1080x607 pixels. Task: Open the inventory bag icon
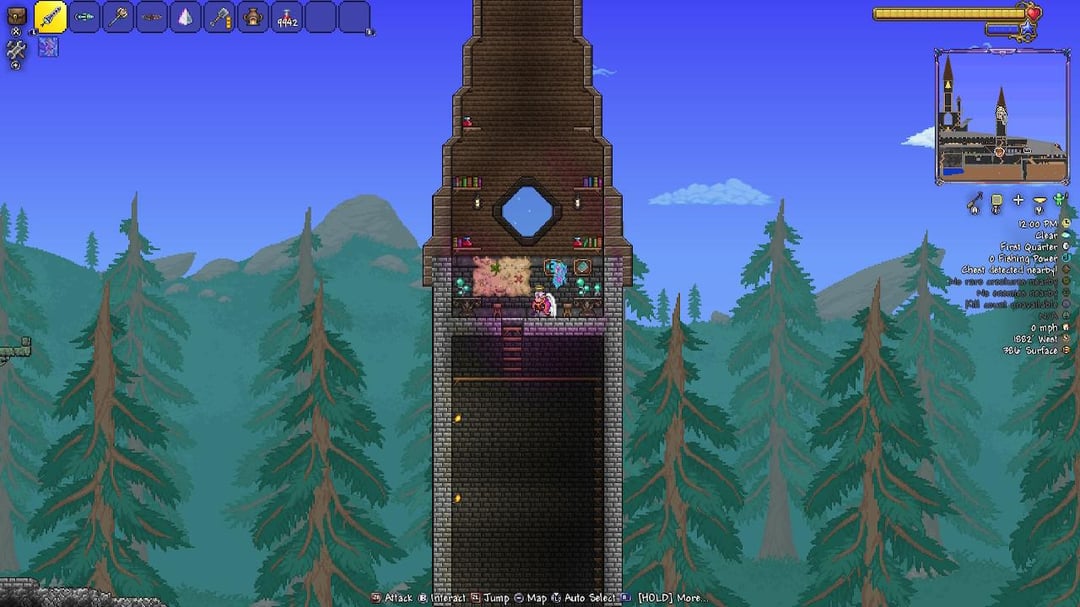pos(16,13)
